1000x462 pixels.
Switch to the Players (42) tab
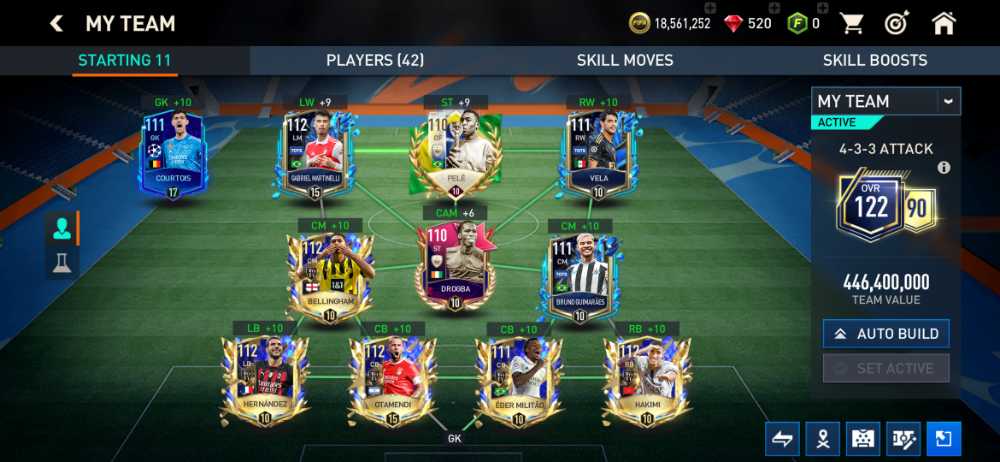375,60
